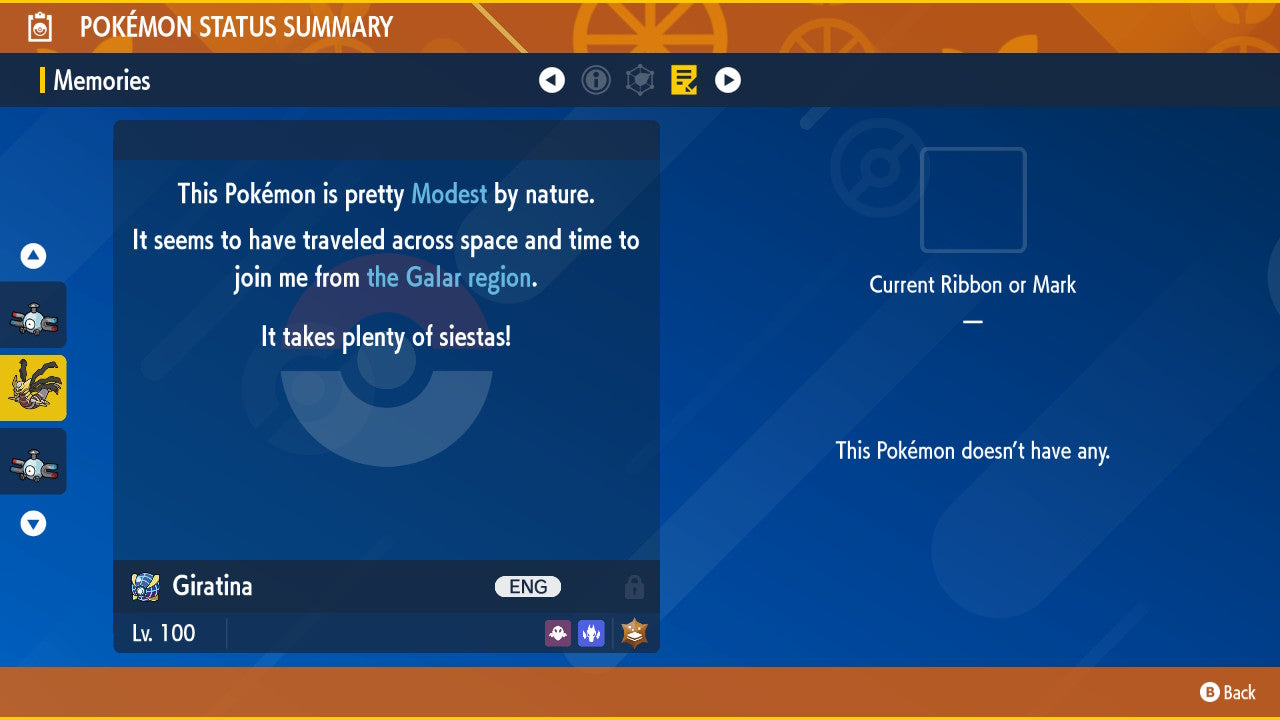
Task: Select the top Magnezone party slot
Action: (x=33, y=314)
